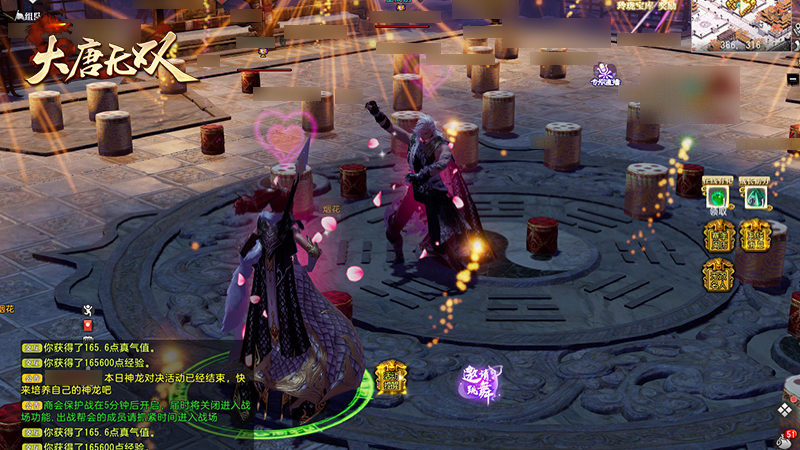
Task: Click the red envelope icon above chat
Action: coord(88,326)
